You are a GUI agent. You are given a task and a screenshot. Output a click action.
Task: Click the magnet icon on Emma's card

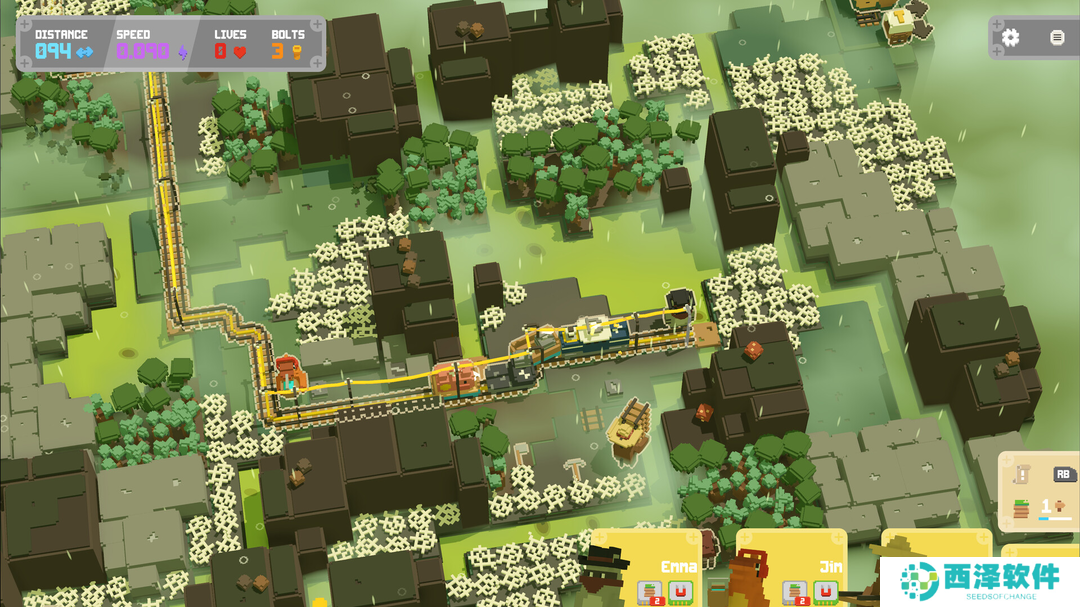[x=683, y=593]
